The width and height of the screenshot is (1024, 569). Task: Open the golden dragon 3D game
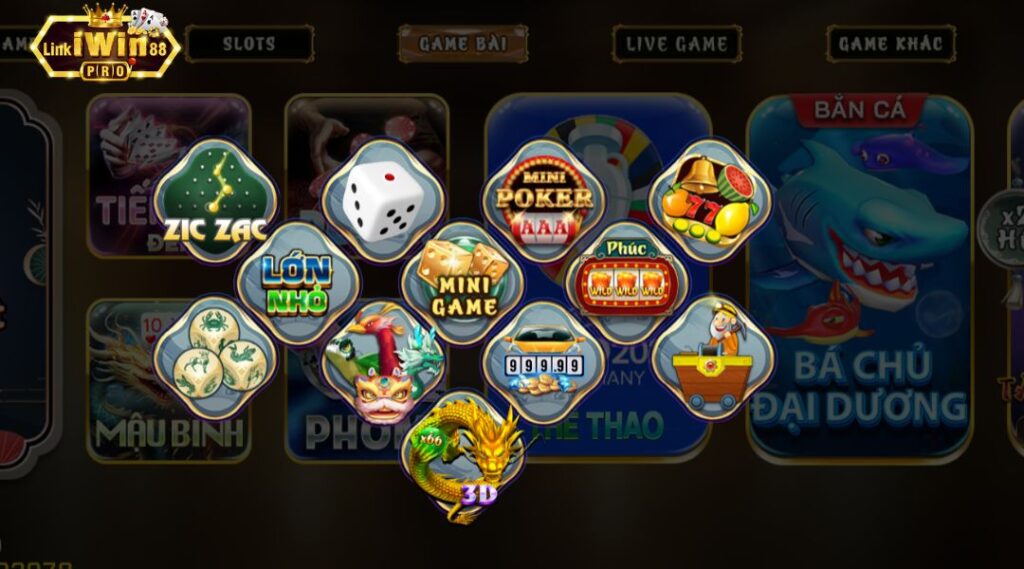point(462,456)
